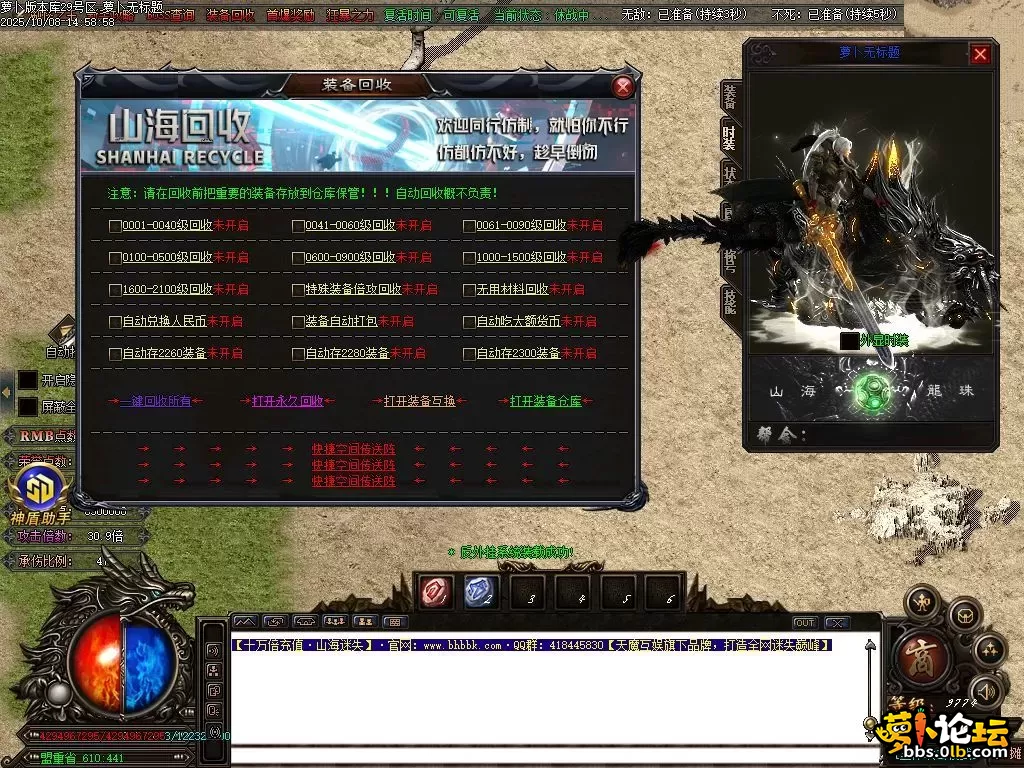Close the character panel
1024x768 pixels.
coord(980,54)
